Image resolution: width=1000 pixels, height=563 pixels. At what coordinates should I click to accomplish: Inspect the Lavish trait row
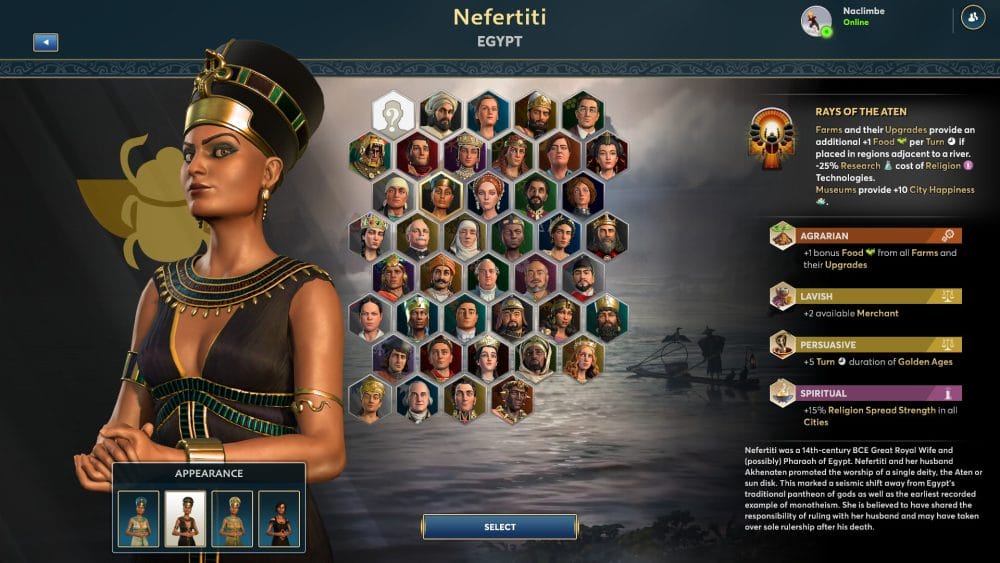(865, 296)
